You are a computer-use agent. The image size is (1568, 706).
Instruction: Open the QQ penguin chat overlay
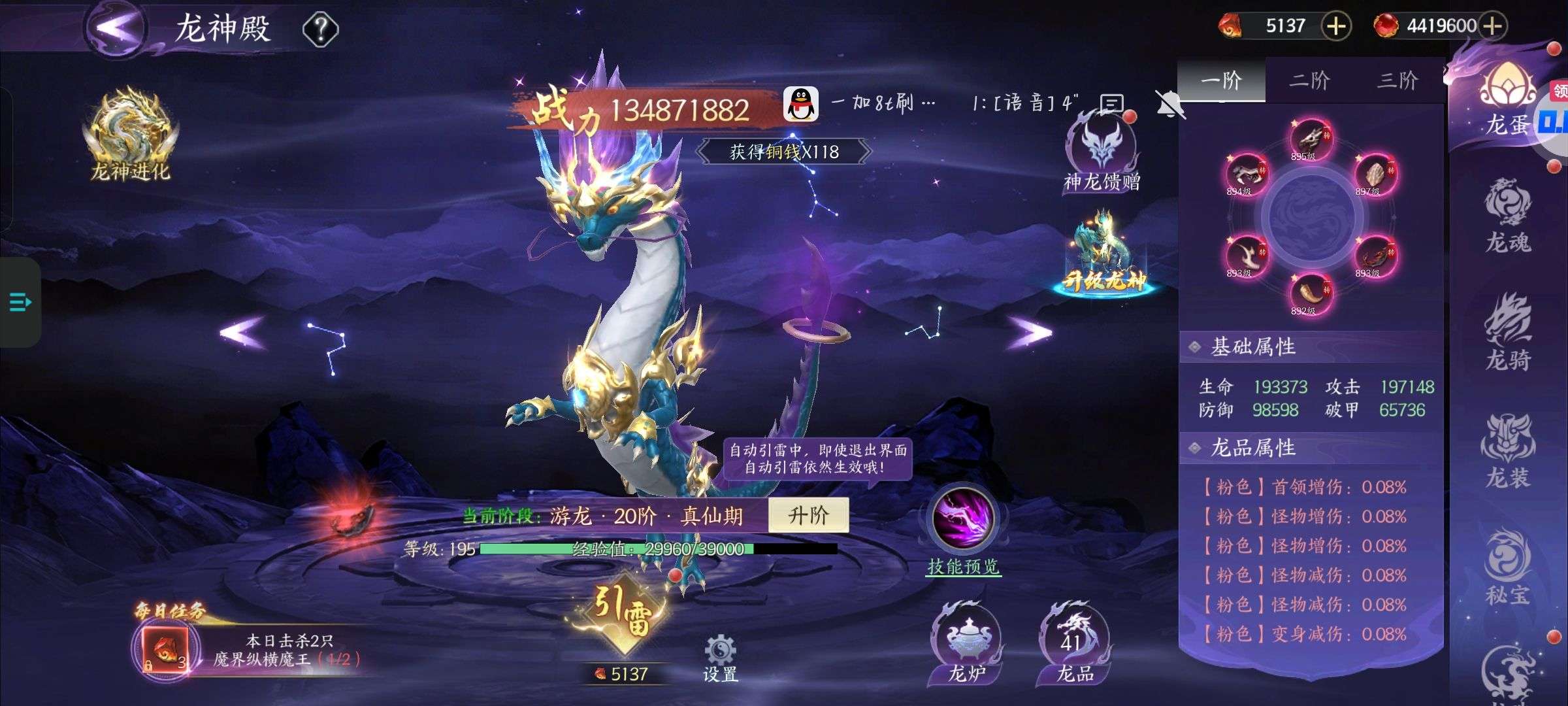pyautogui.click(x=801, y=105)
